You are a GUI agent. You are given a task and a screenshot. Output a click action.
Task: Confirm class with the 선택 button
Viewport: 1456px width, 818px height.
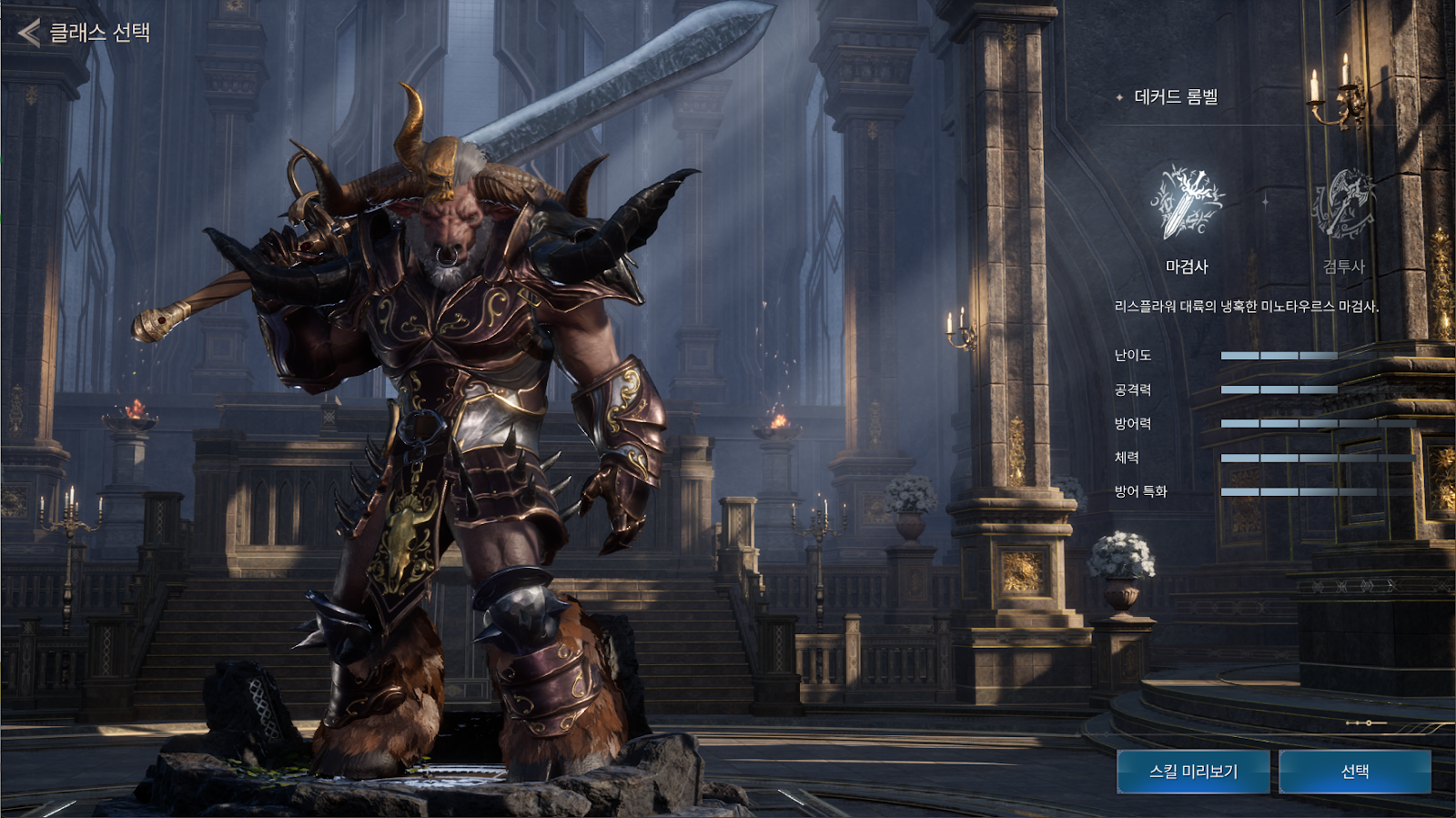click(x=1355, y=772)
